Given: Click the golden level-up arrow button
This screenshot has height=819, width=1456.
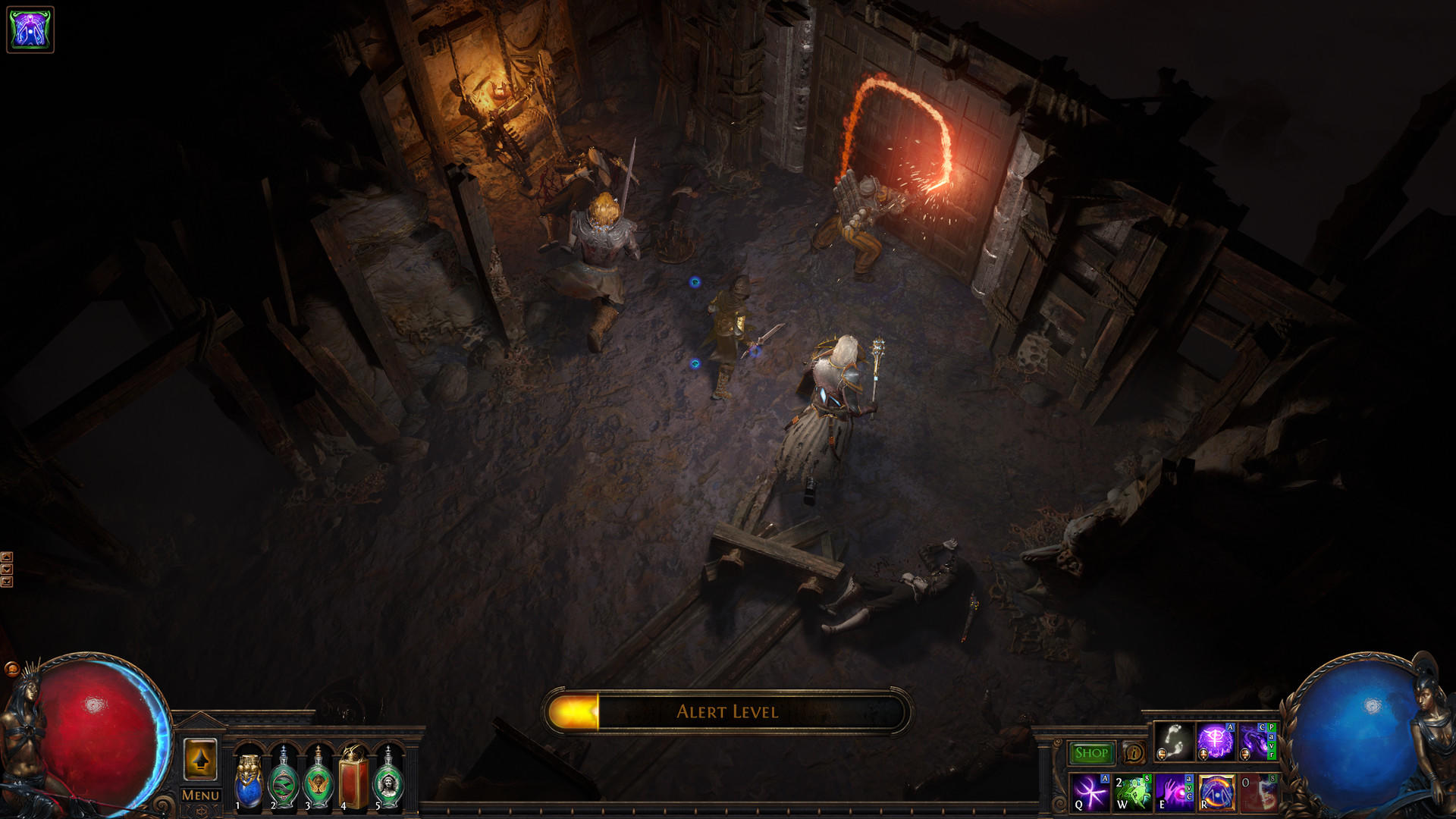Looking at the screenshot, I should click(x=201, y=759).
